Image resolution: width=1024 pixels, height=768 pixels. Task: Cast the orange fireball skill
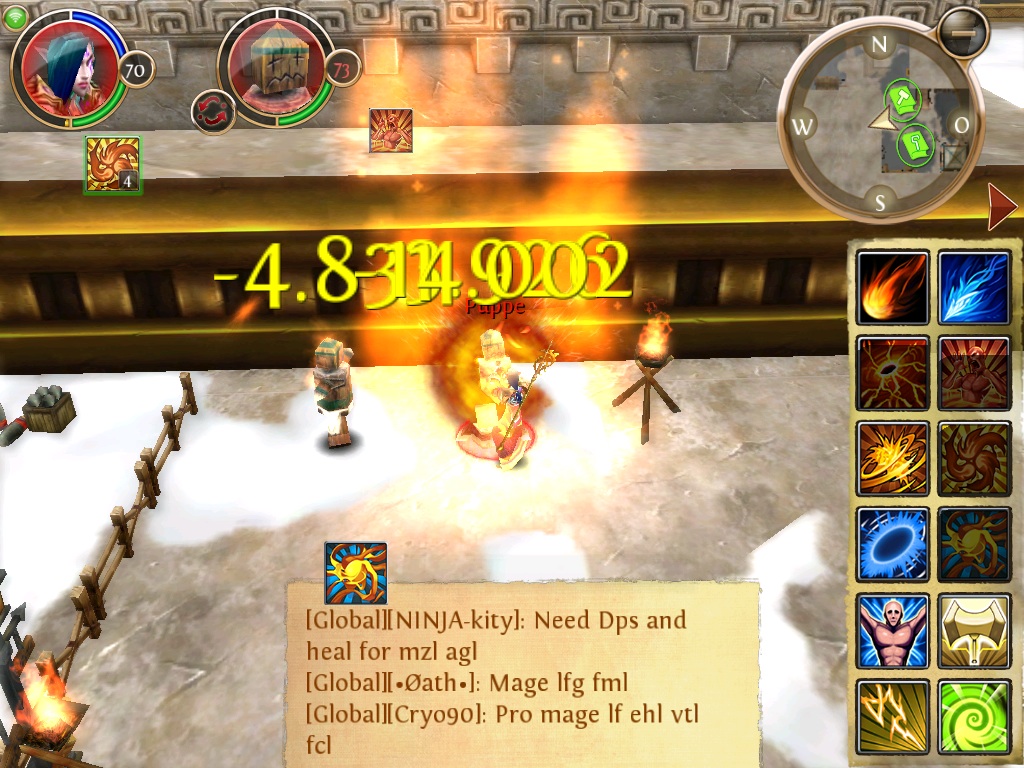tap(893, 288)
